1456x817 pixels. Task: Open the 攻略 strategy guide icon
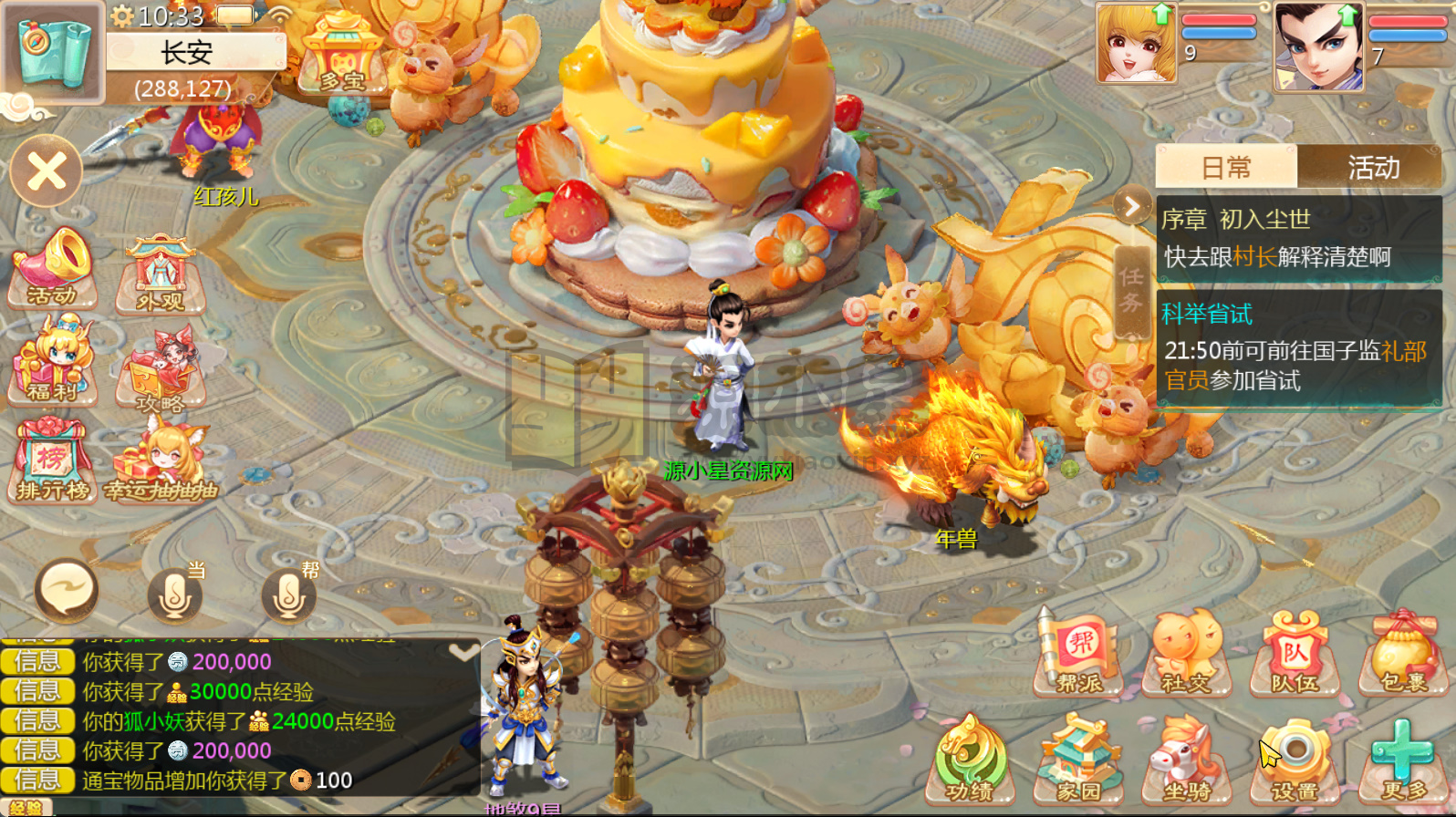tap(161, 369)
